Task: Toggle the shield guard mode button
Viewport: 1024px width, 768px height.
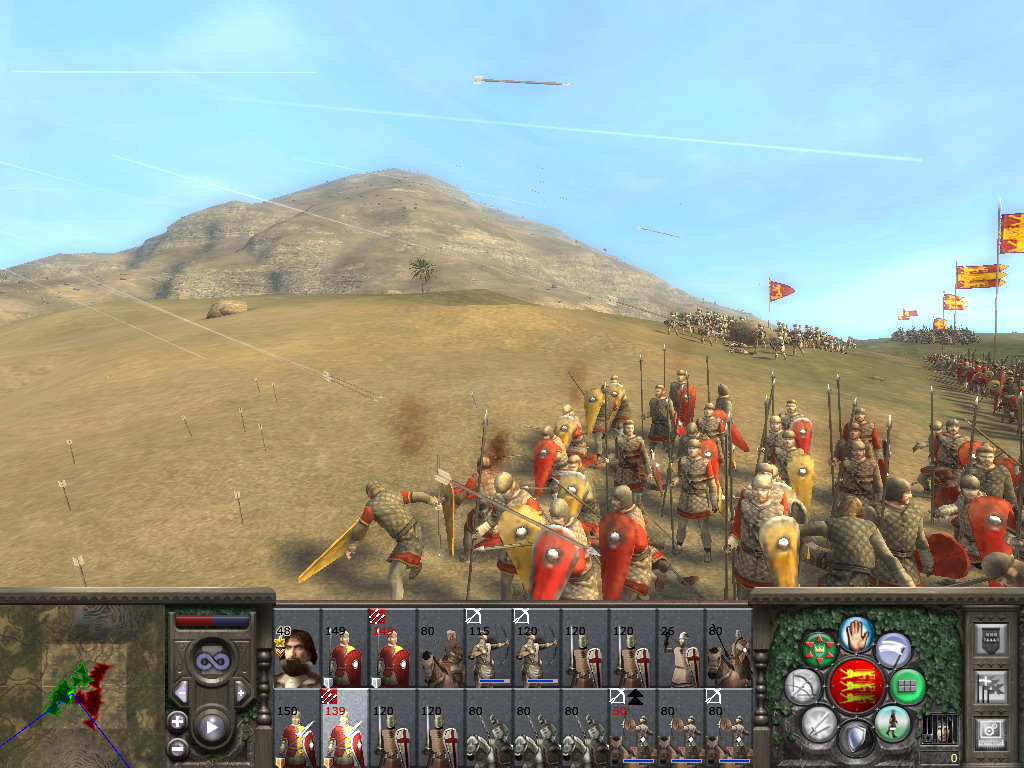Action: 856,740
